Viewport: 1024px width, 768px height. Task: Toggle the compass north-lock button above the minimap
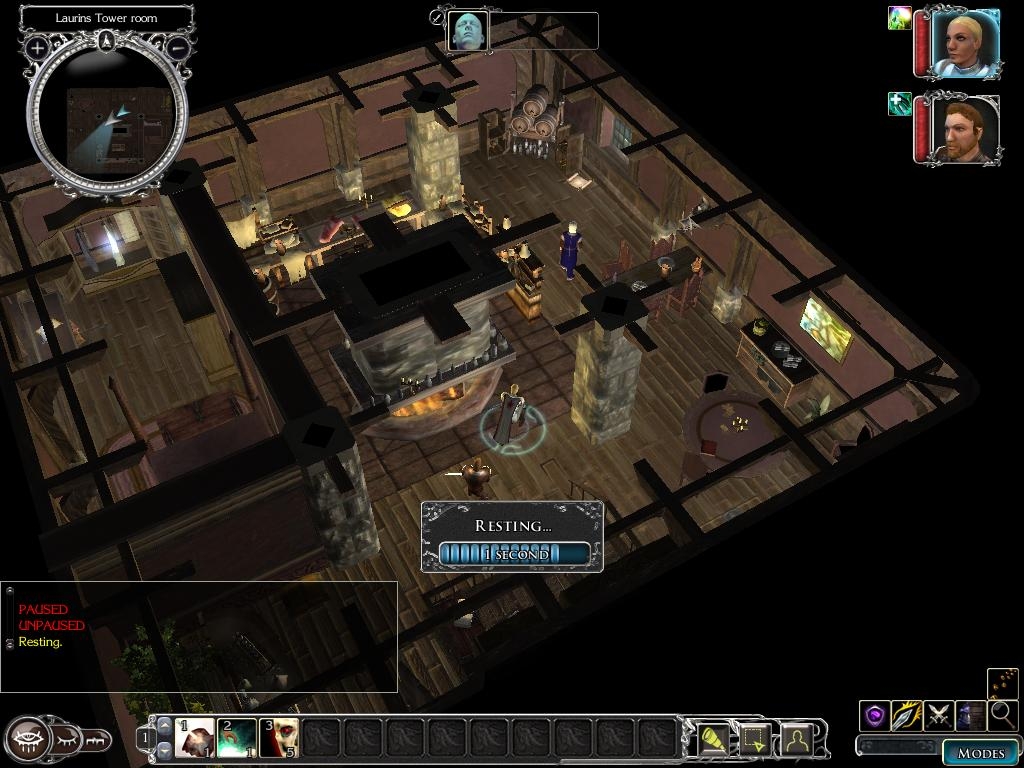pos(107,41)
